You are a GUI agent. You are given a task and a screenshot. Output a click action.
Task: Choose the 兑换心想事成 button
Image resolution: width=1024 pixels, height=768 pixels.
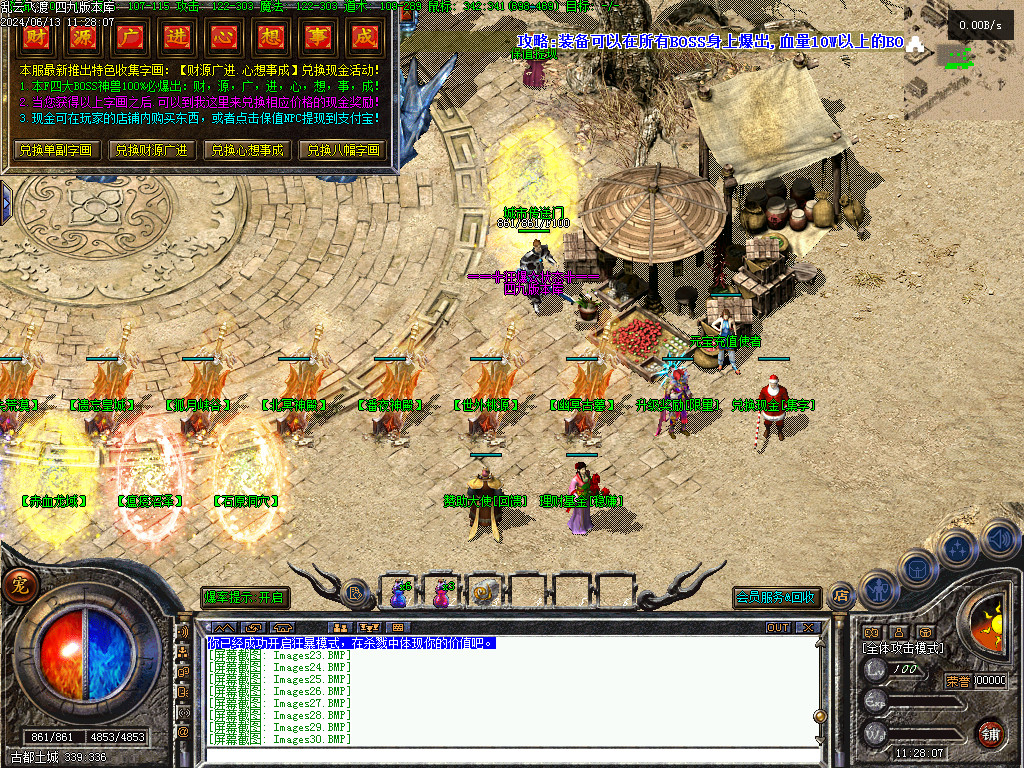point(246,150)
